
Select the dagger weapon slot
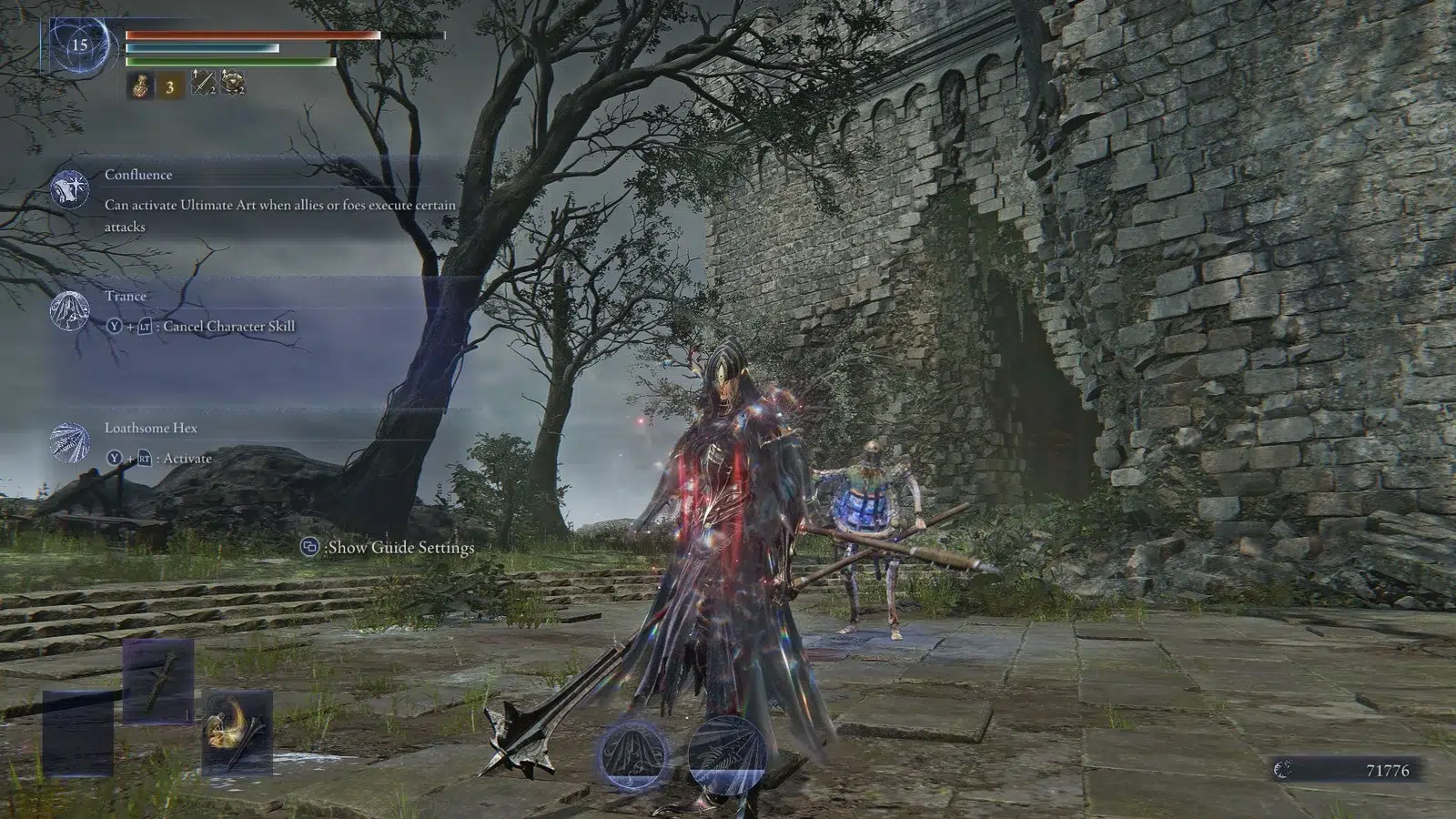coord(158,681)
